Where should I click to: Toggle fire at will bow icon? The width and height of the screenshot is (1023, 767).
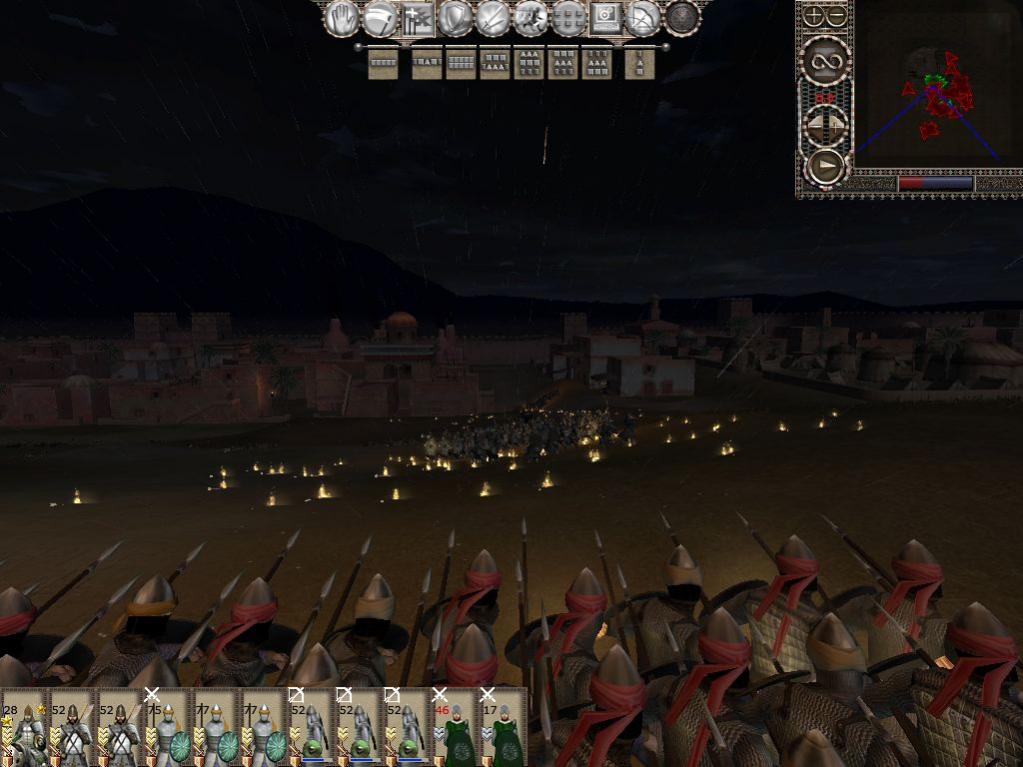pyautogui.click(x=644, y=18)
